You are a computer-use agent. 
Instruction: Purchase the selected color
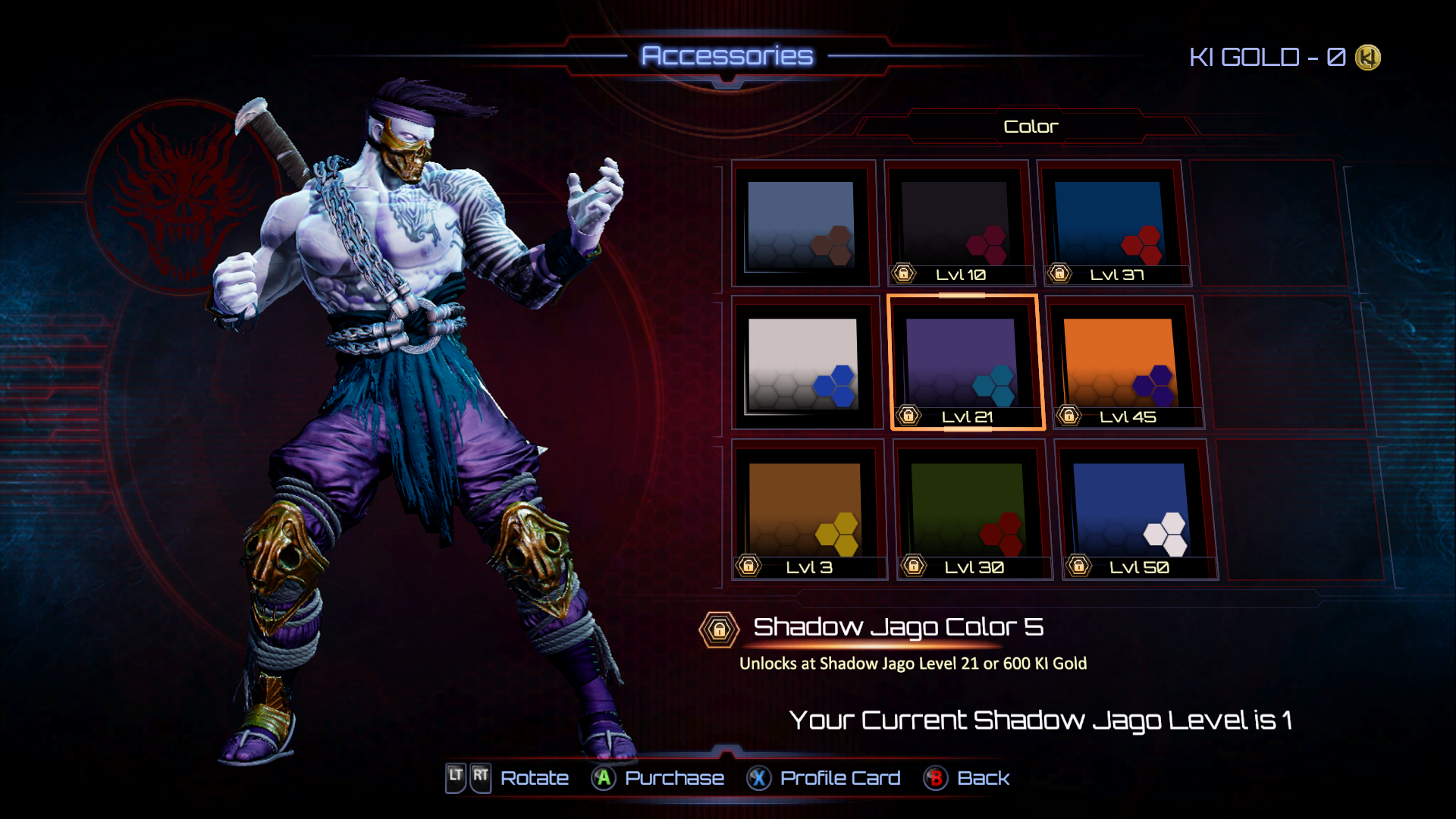click(x=658, y=778)
